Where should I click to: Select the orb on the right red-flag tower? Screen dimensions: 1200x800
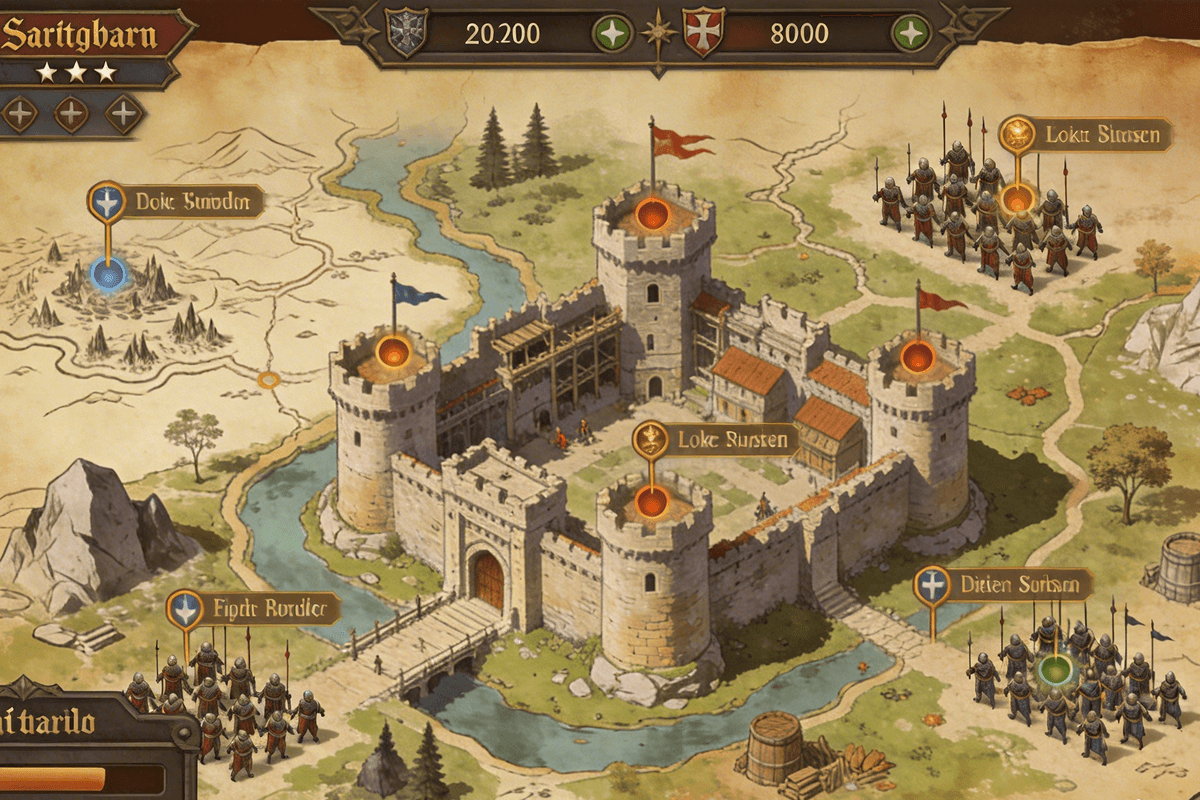(916, 357)
